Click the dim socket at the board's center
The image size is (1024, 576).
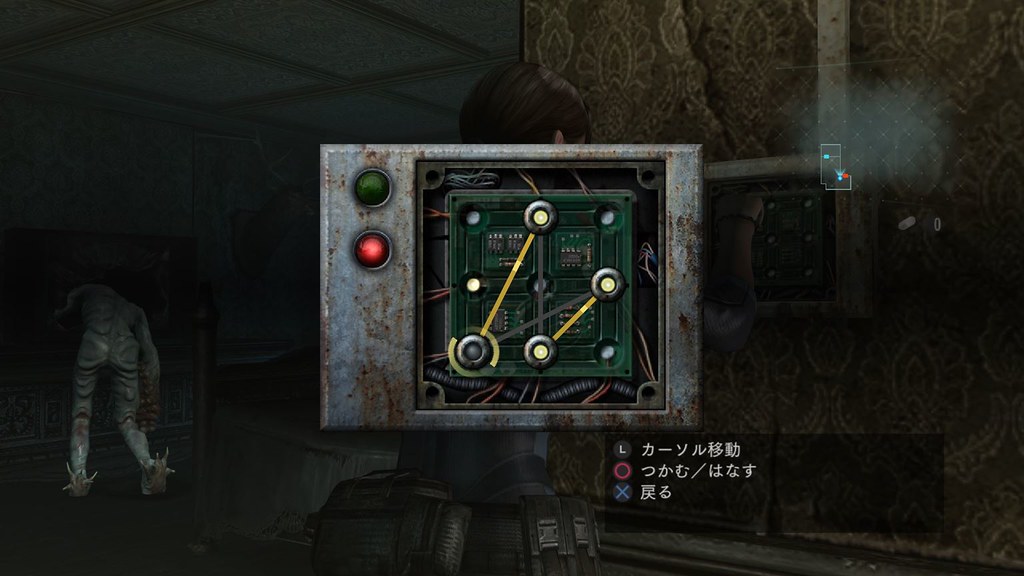[x=541, y=286]
